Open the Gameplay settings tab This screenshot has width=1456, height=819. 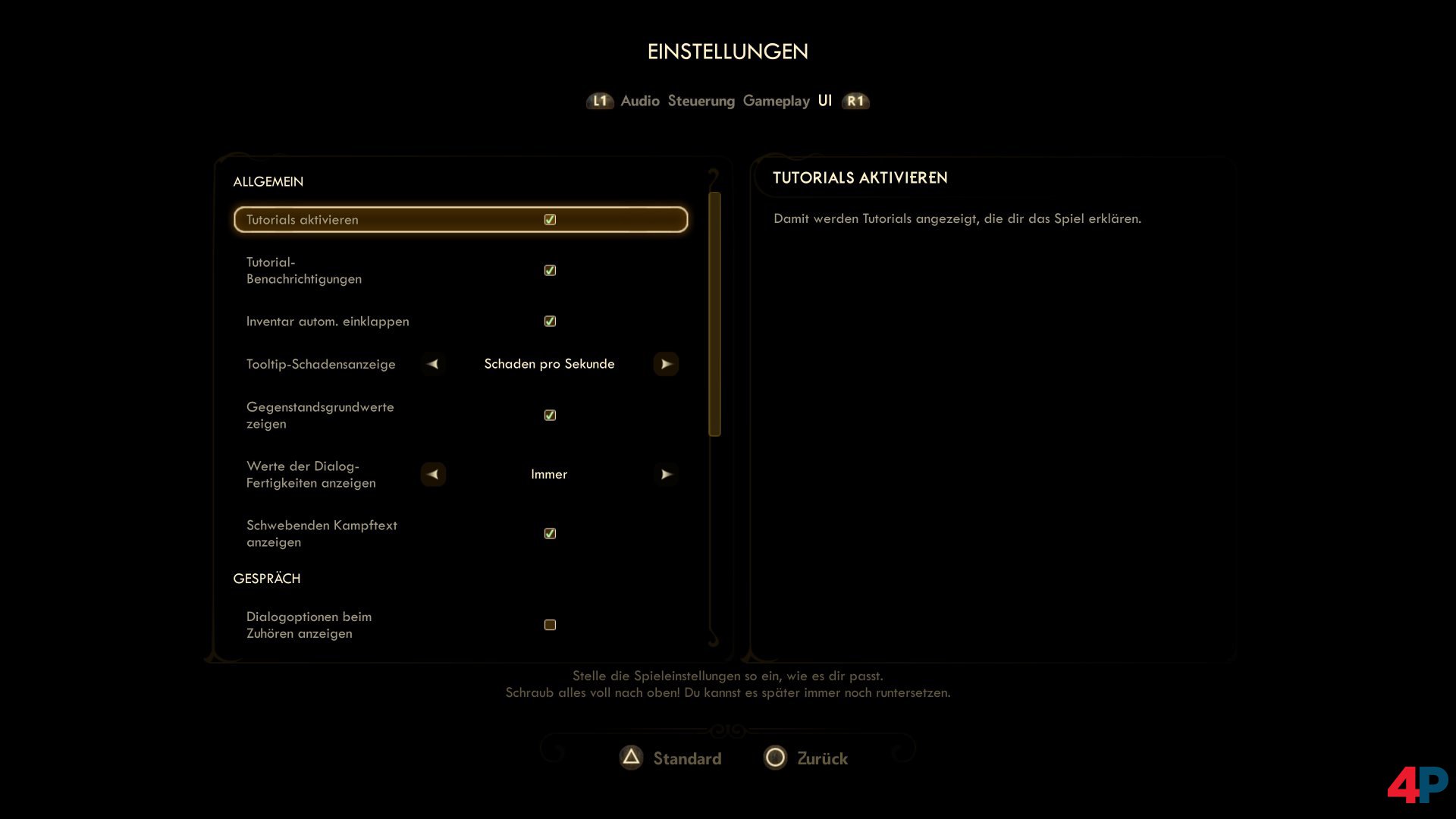coord(777,101)
